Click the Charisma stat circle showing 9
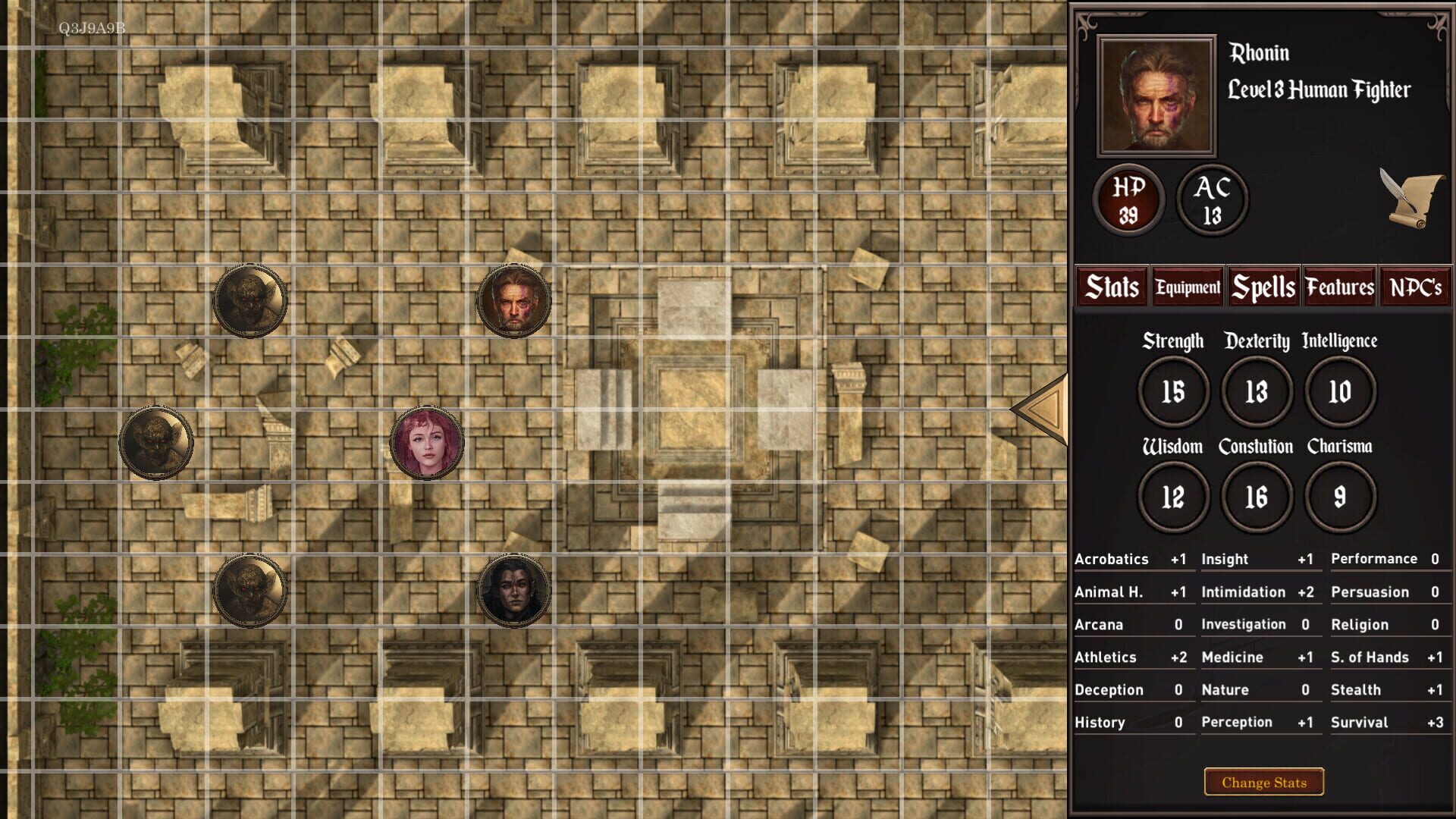The height and width of the screenshot is (819, 1456). point(1339,496)
